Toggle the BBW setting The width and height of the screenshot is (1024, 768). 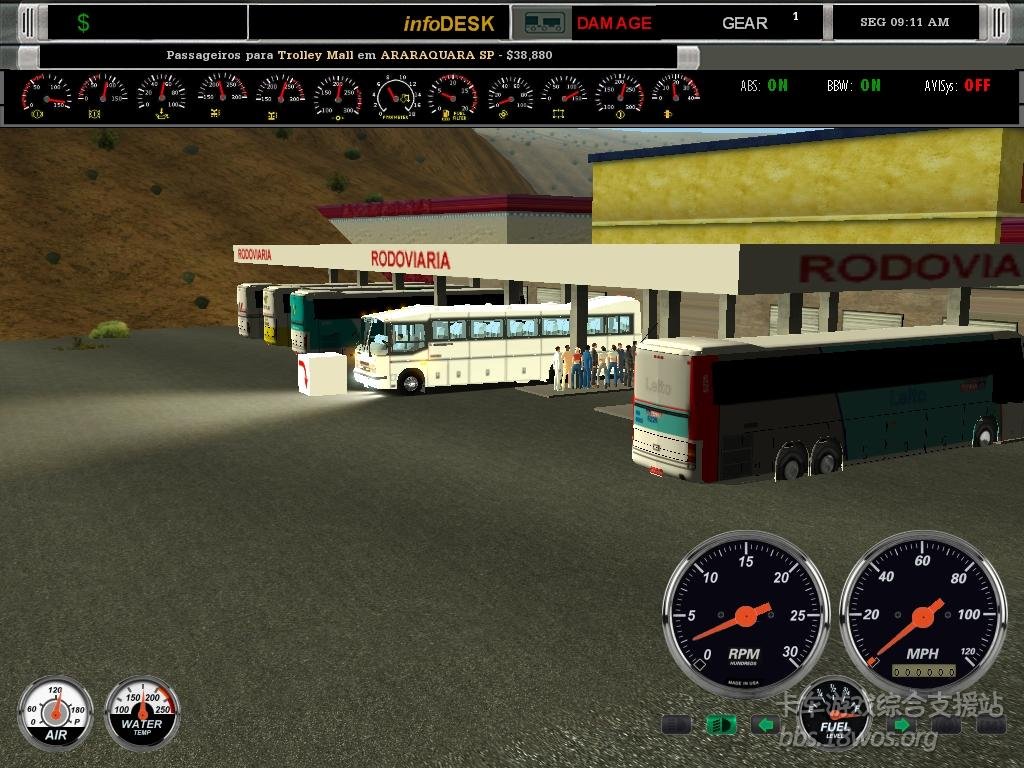(x=854, y=86)
